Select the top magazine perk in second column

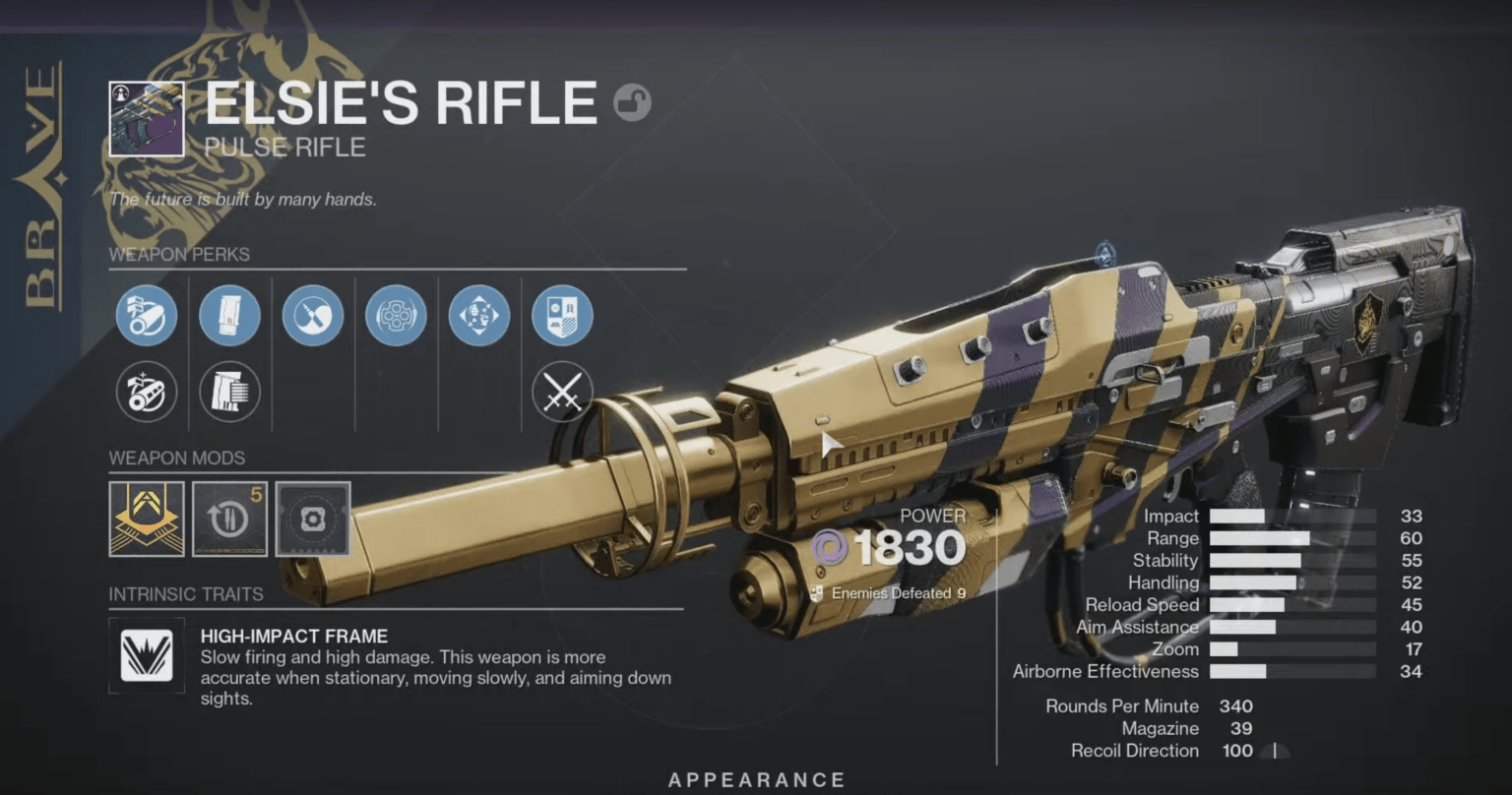229,315
